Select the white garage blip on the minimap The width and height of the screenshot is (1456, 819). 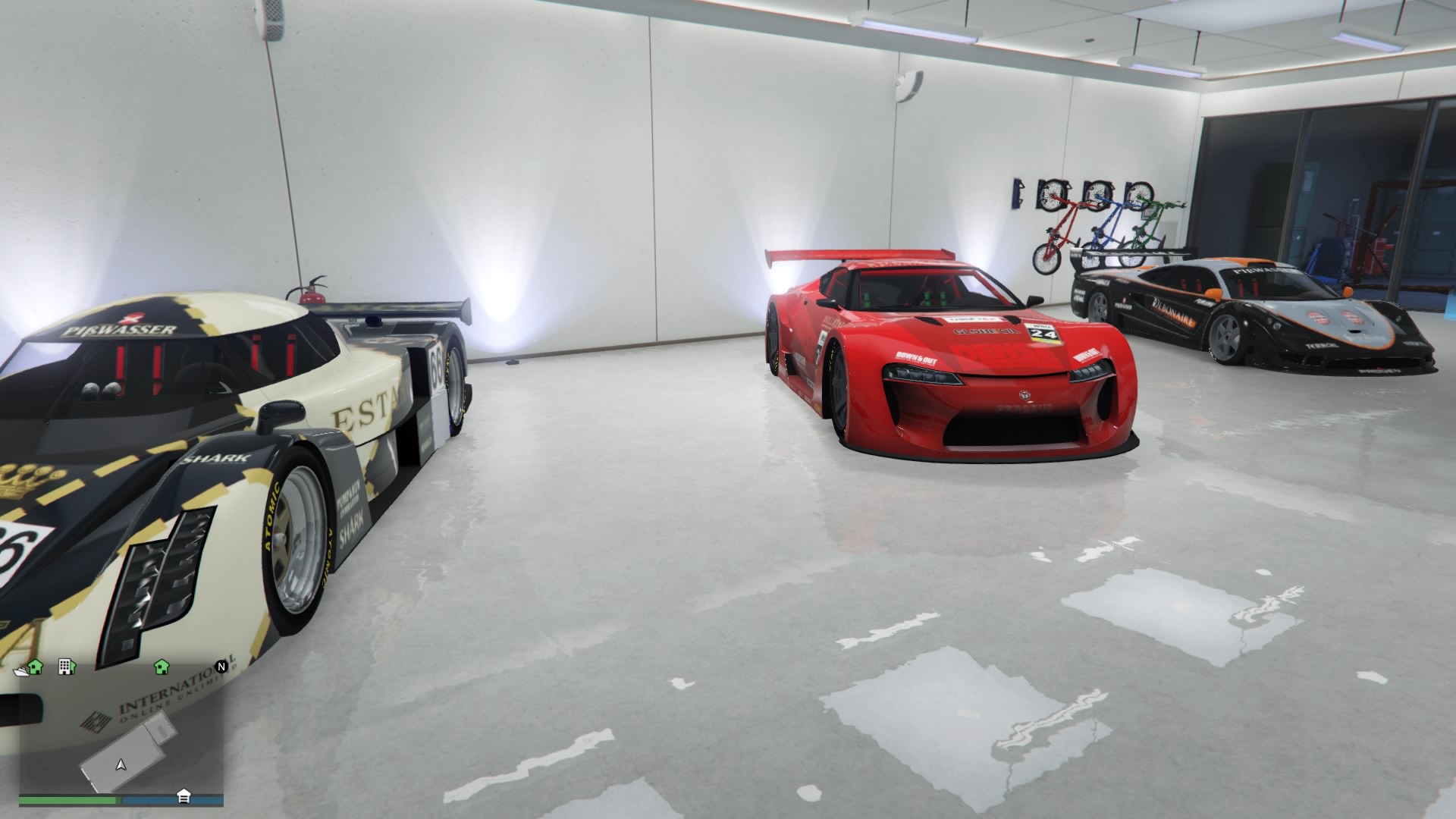(184, 795)
